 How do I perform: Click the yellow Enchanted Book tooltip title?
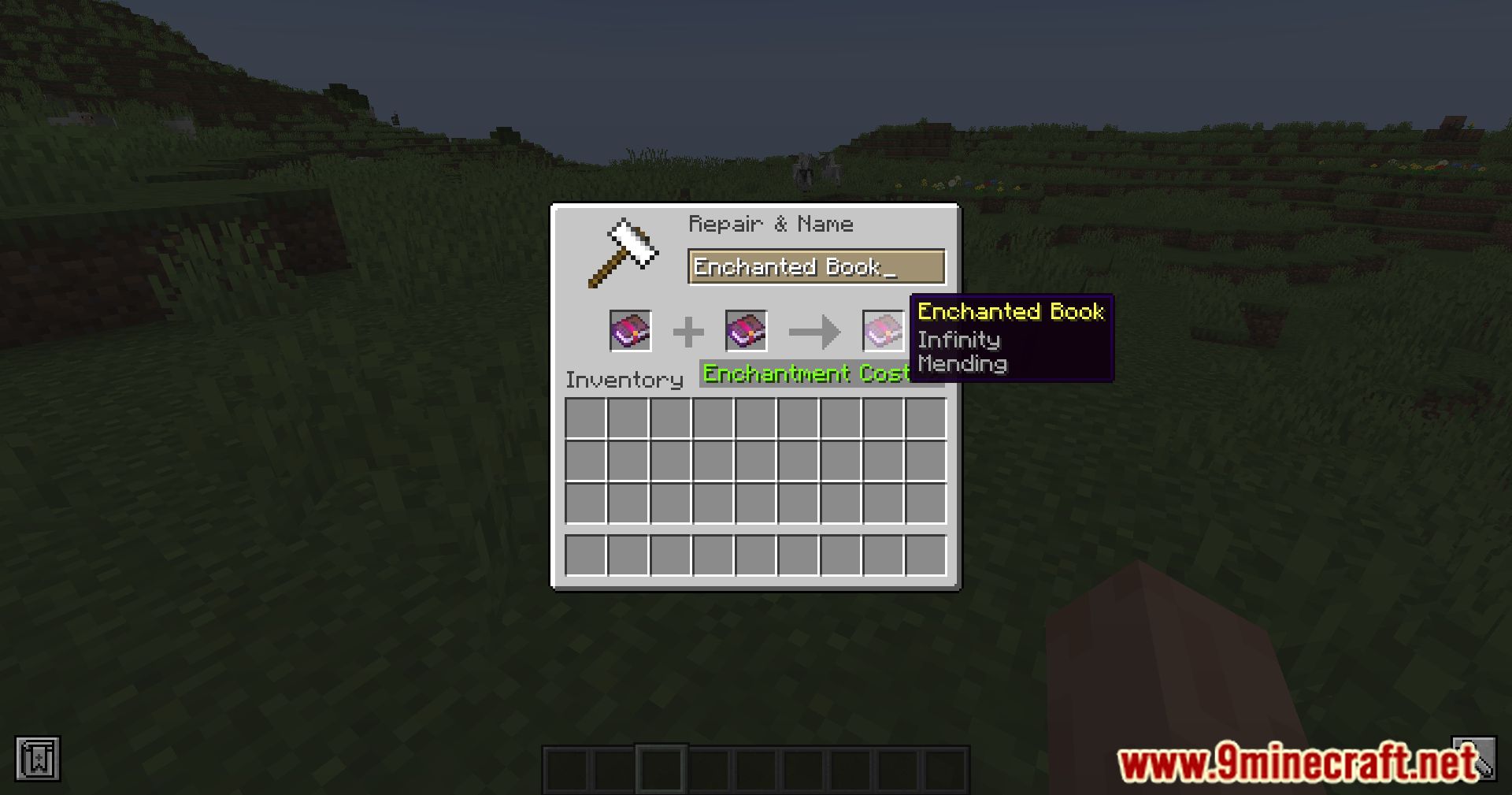(x=1011, y=312)
